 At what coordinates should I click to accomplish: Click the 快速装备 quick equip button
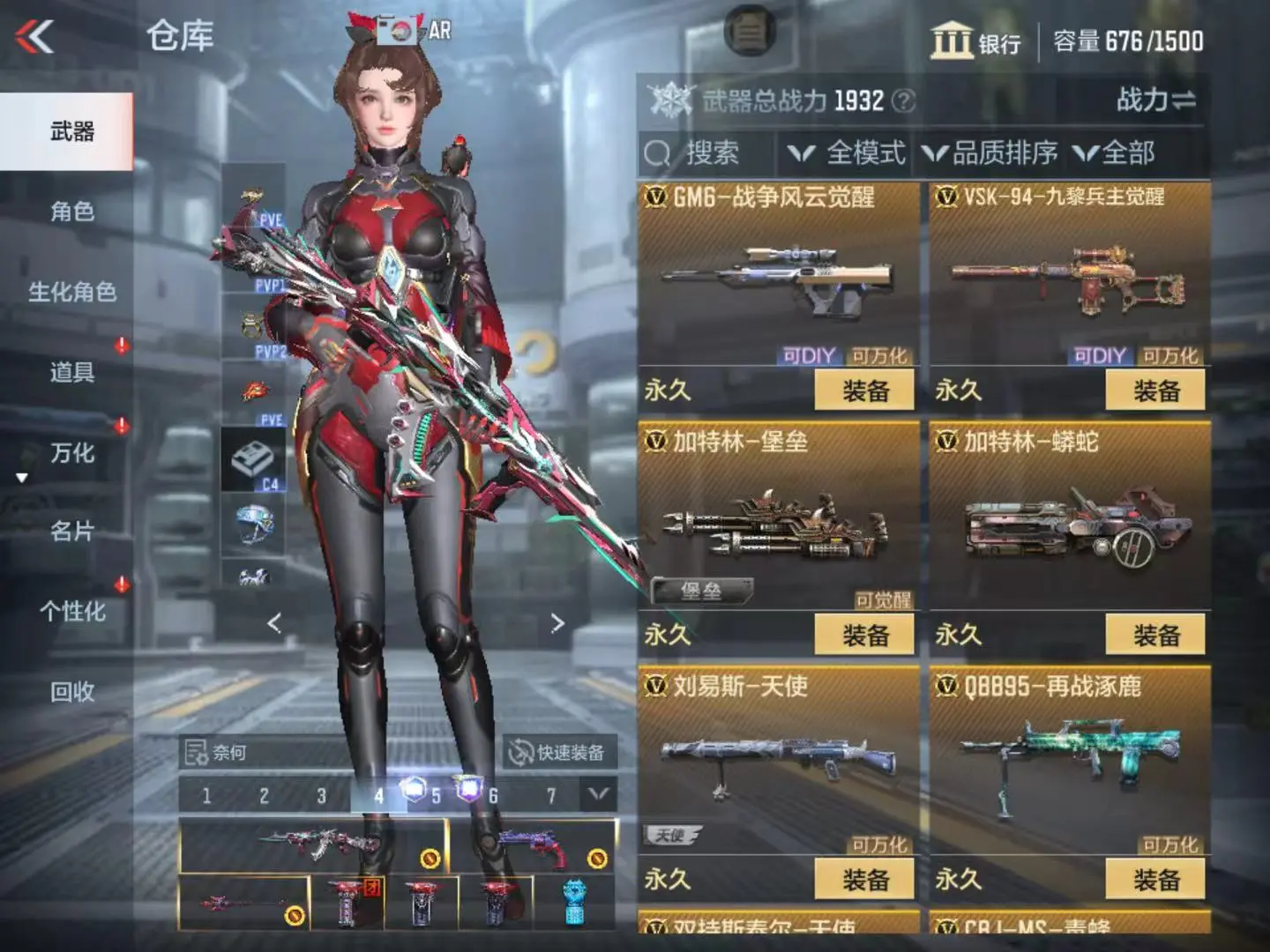tap(559, 753)
